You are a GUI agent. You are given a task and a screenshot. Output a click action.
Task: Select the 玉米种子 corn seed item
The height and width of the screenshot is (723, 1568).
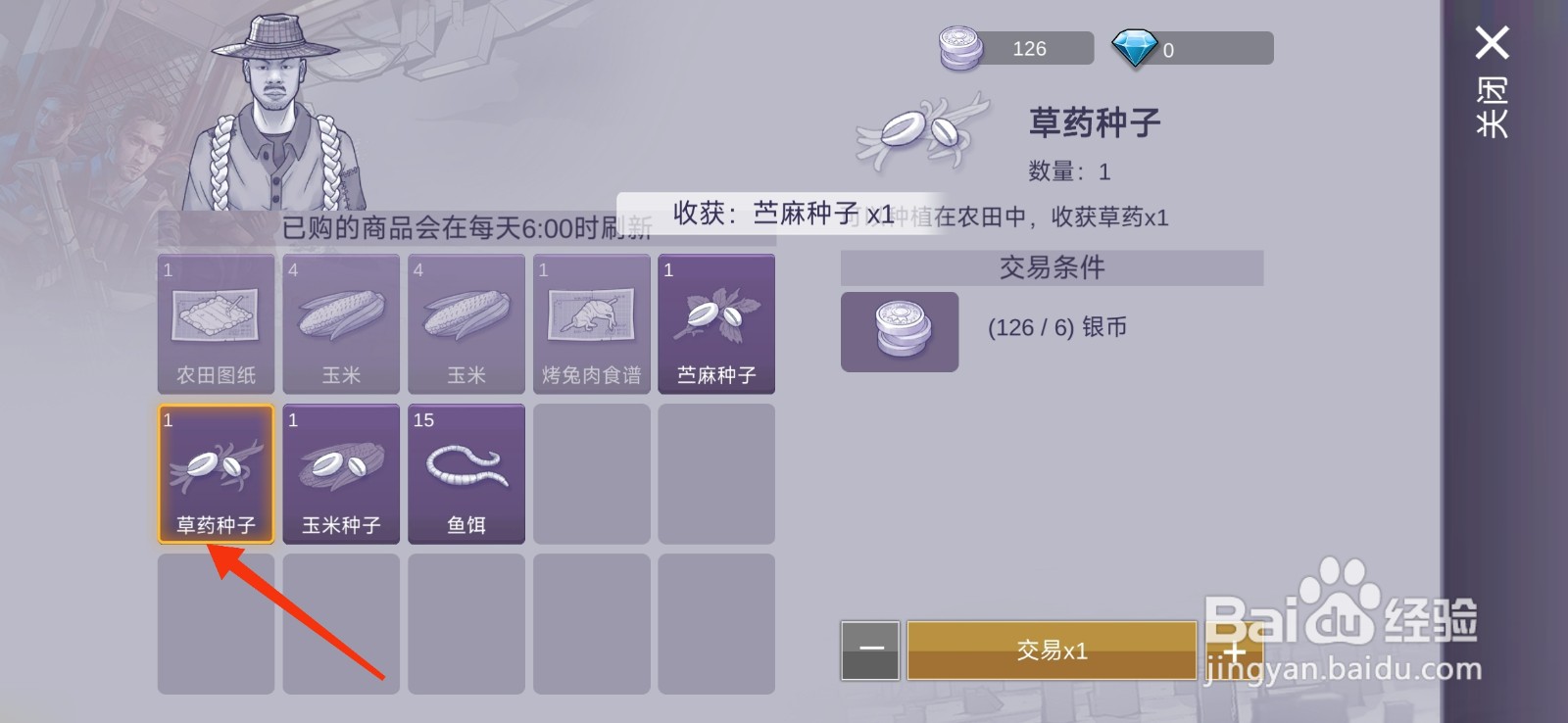tap(341, 473)
